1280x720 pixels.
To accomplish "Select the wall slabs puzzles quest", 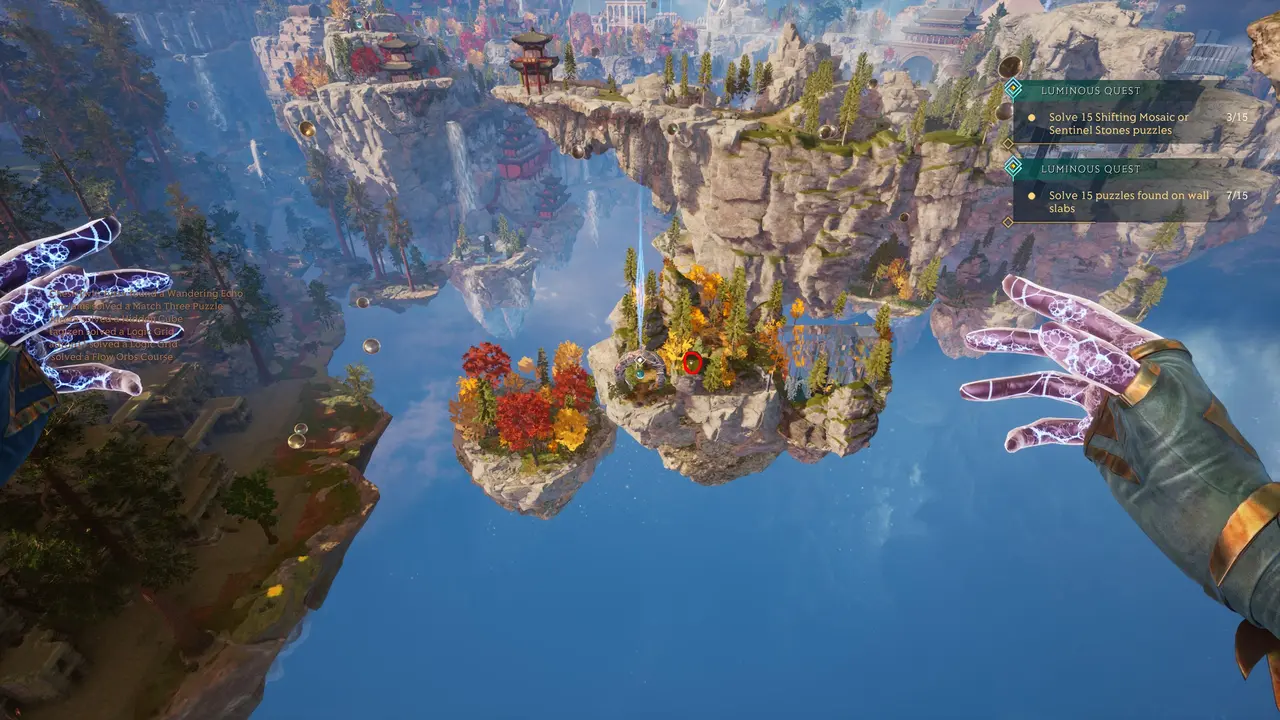I will (1118, 202).
